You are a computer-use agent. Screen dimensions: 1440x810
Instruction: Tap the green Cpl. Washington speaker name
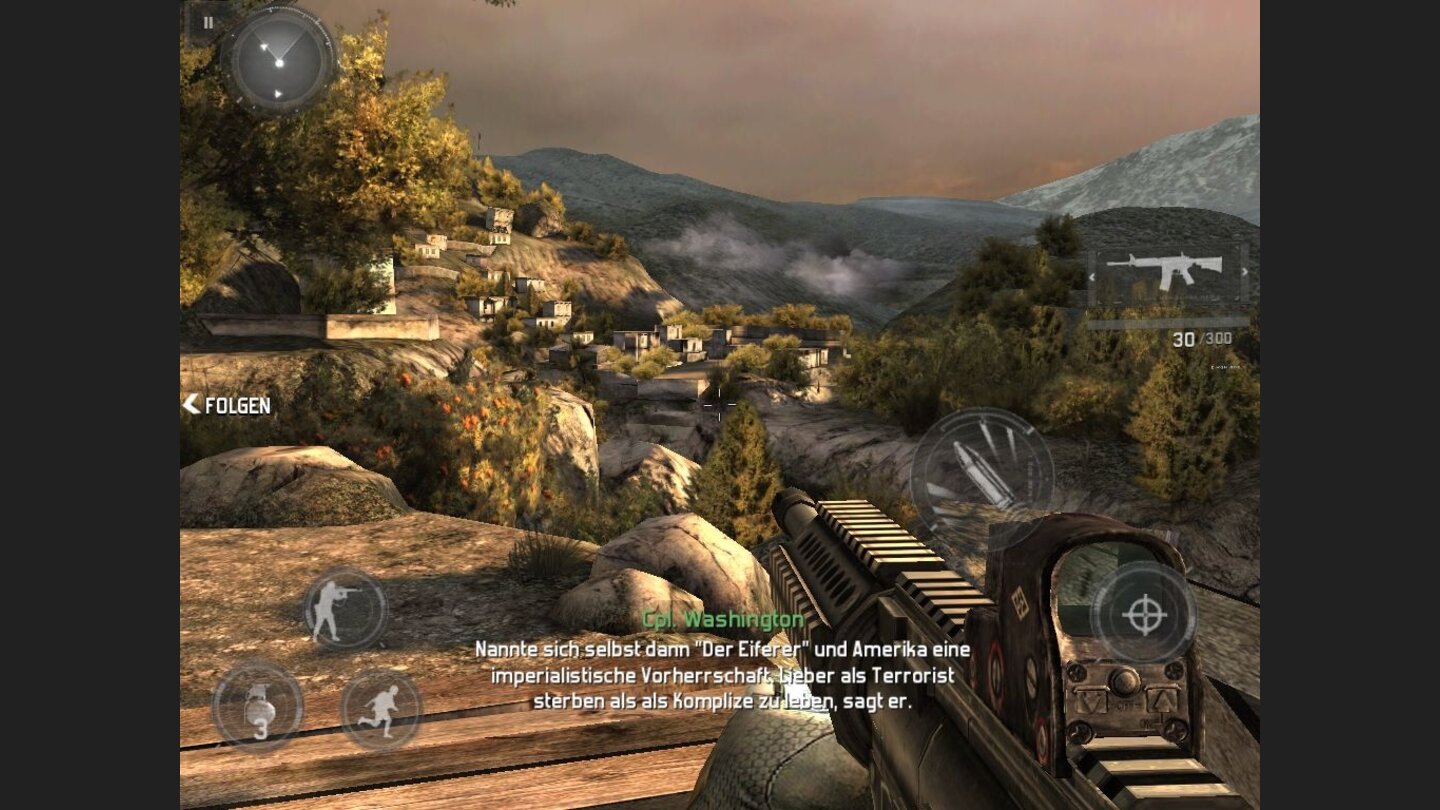tap(722, 618)
